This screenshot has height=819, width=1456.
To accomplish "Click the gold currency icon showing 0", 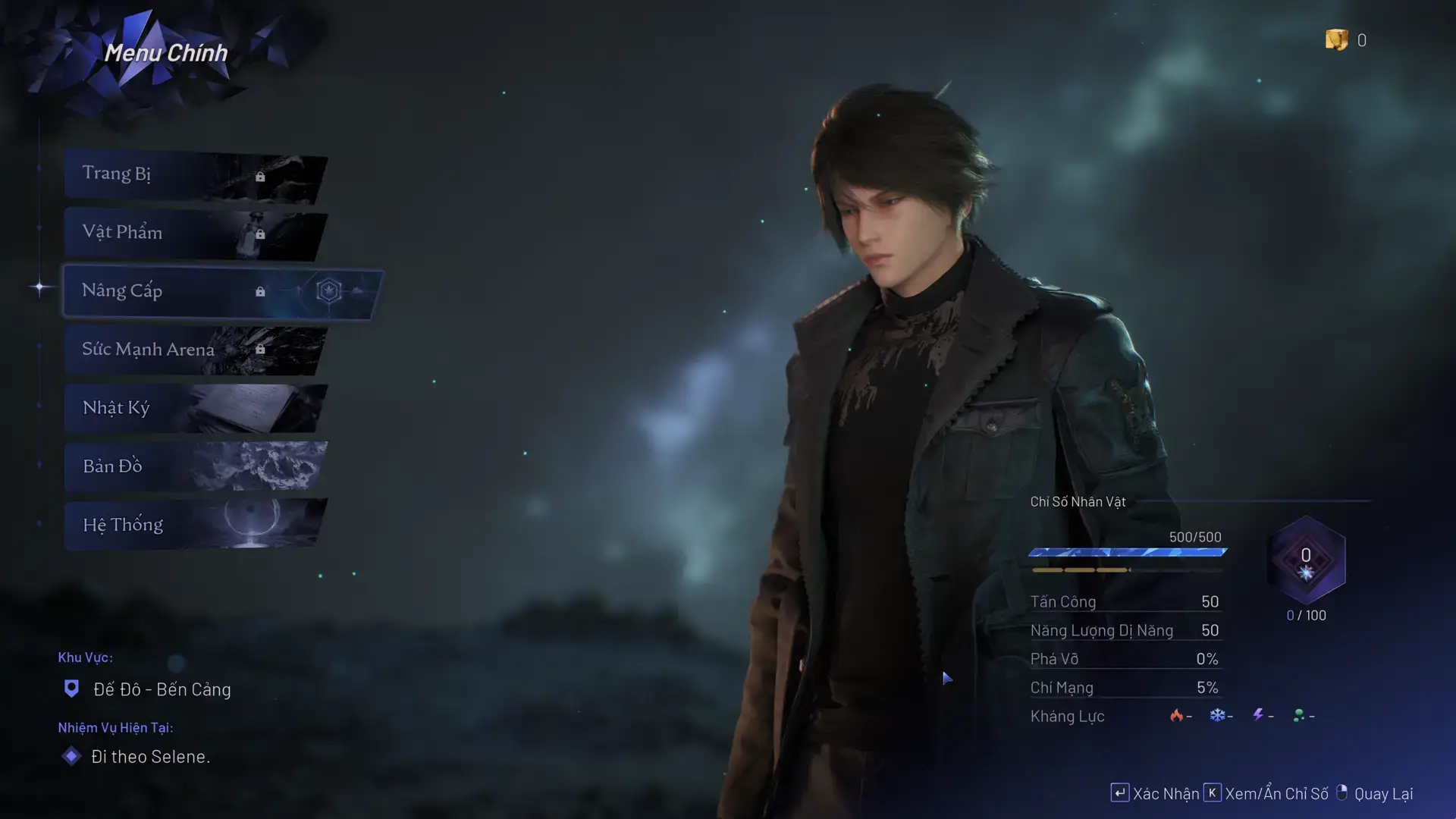I will click(x=1337, y=40).
